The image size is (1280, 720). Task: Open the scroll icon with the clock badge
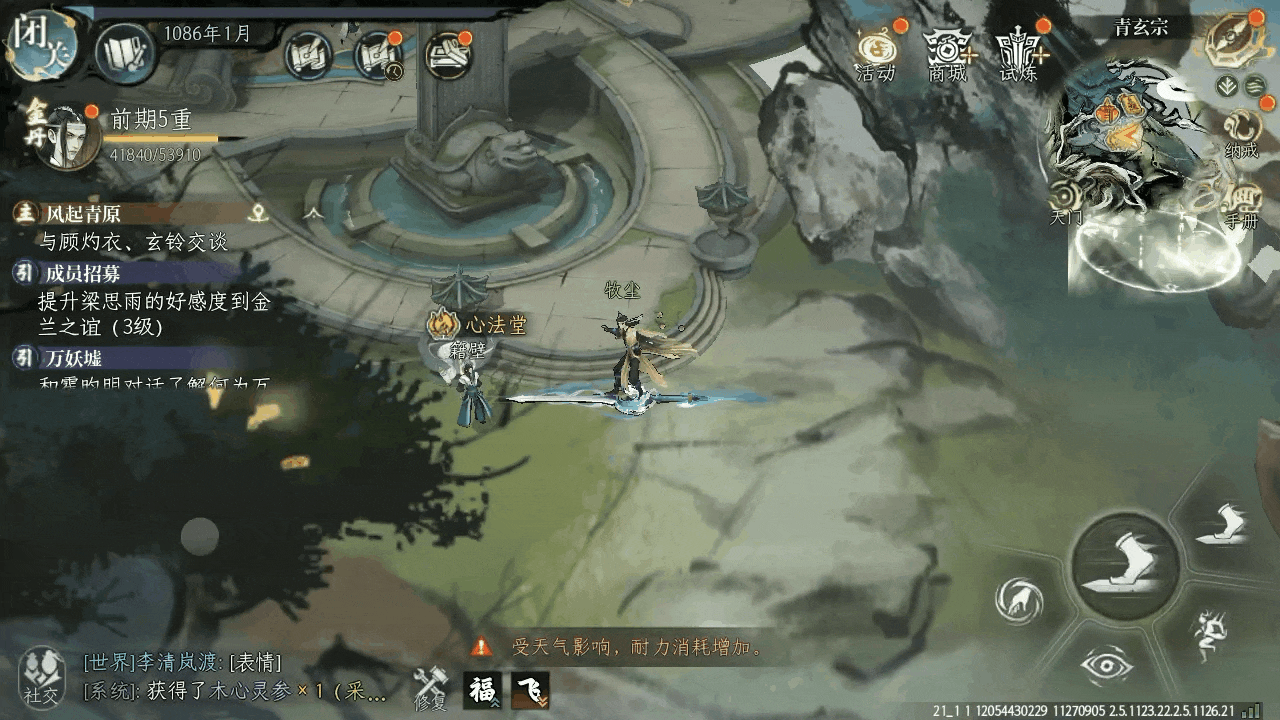click(x=379, y=55)
